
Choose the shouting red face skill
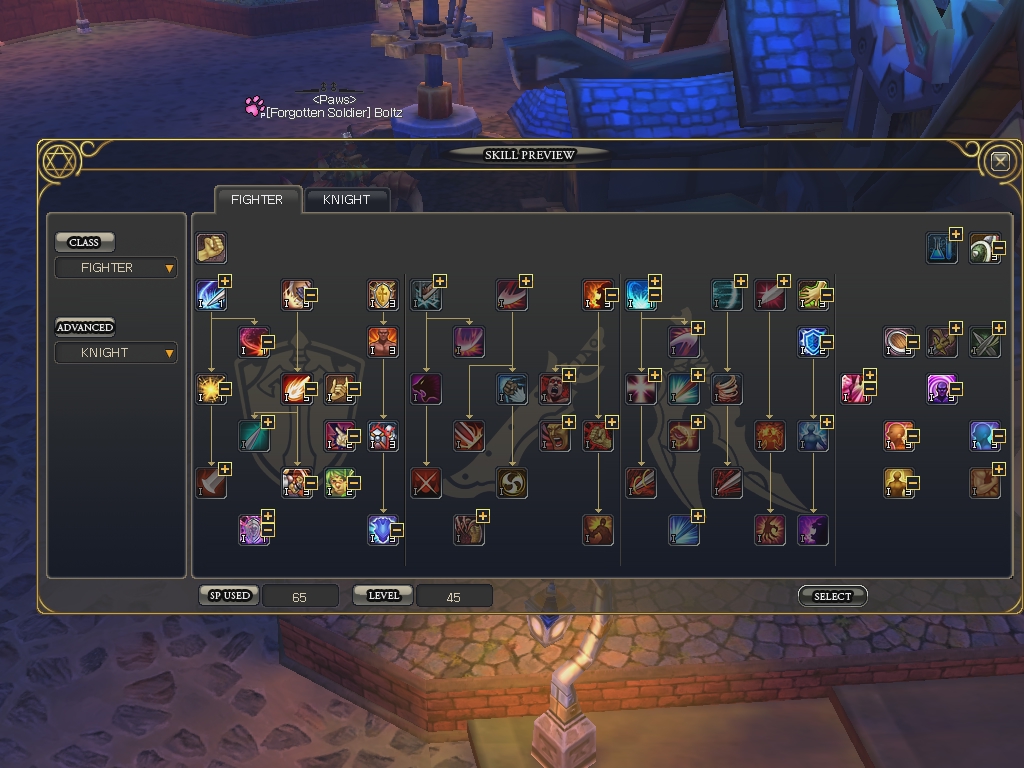pyautogui.click(x=555, y=389)
